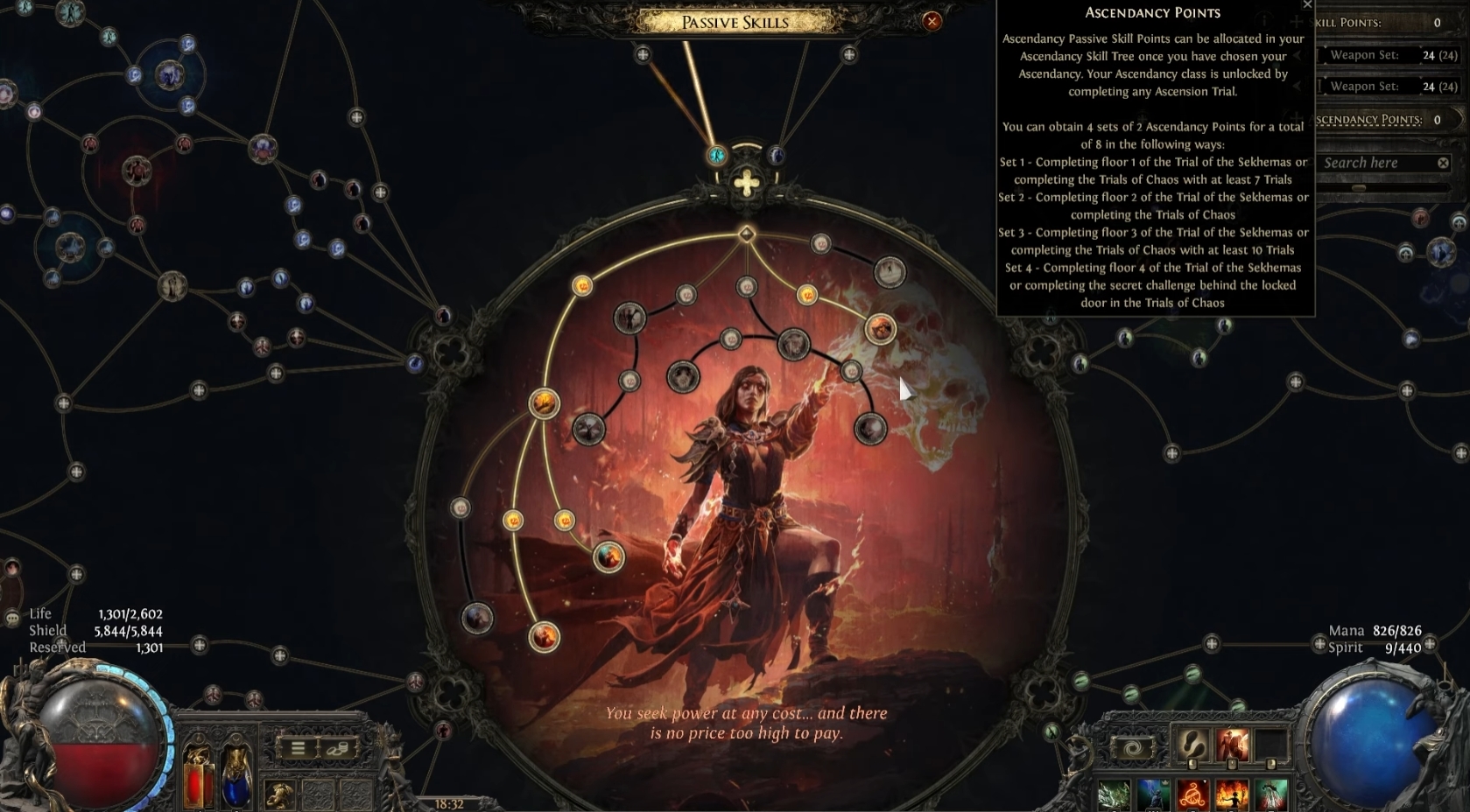Focus the passive tree search box
1470x812 pixels.
click(1375, 163)
